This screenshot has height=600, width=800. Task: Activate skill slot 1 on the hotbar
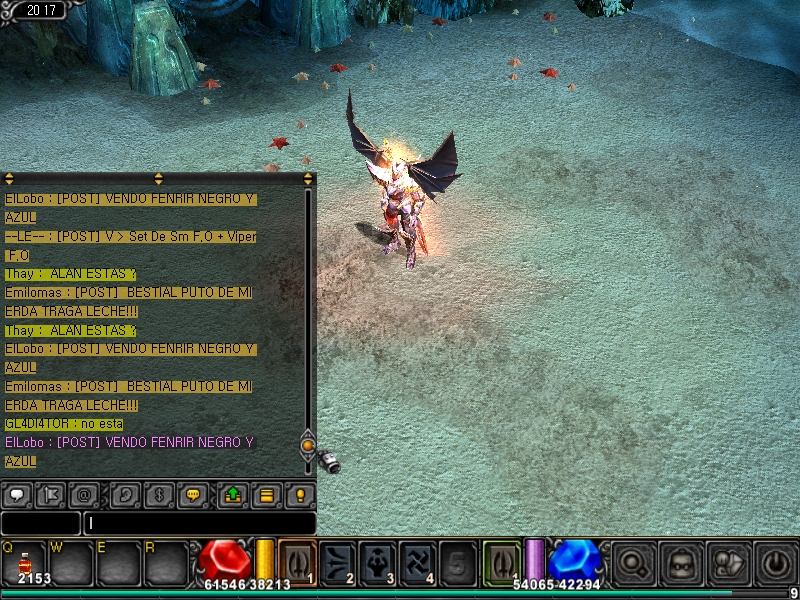[x=297, y=562]
